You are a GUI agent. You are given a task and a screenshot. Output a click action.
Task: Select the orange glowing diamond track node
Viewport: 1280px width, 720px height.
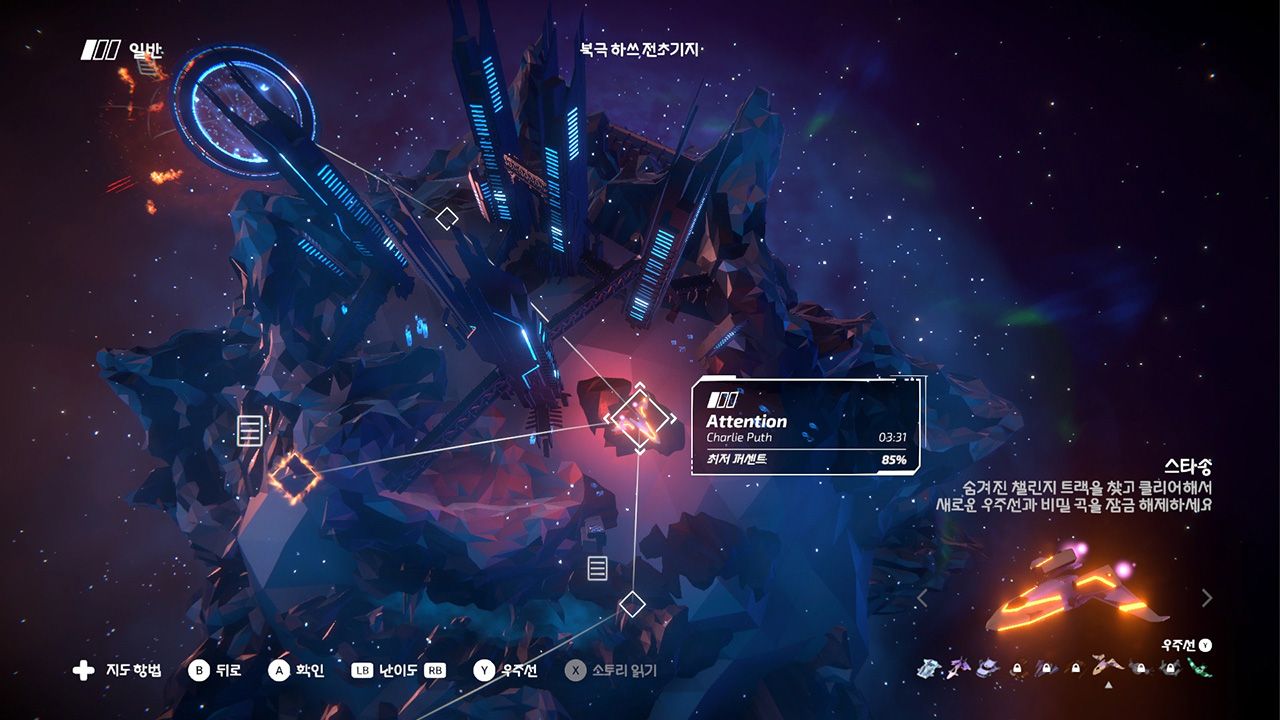[x=294, y=477]
